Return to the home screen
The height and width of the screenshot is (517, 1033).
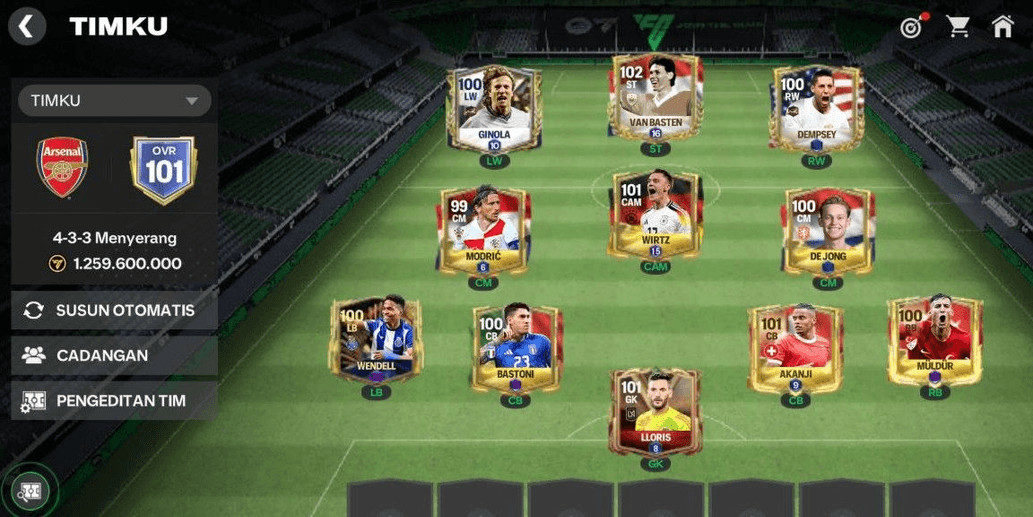1002,27
